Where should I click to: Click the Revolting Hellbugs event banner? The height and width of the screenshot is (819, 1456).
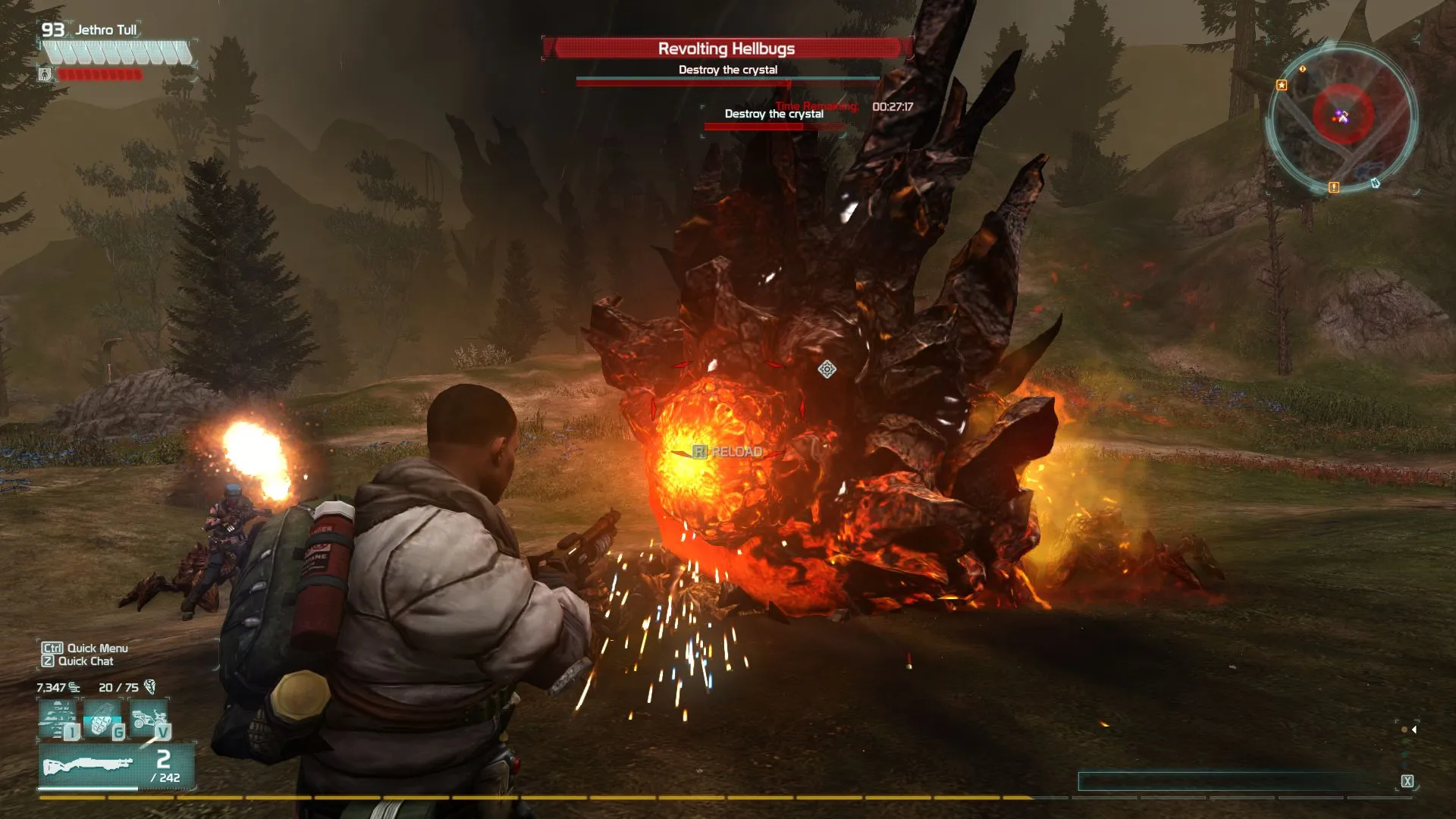click(726, 49)
